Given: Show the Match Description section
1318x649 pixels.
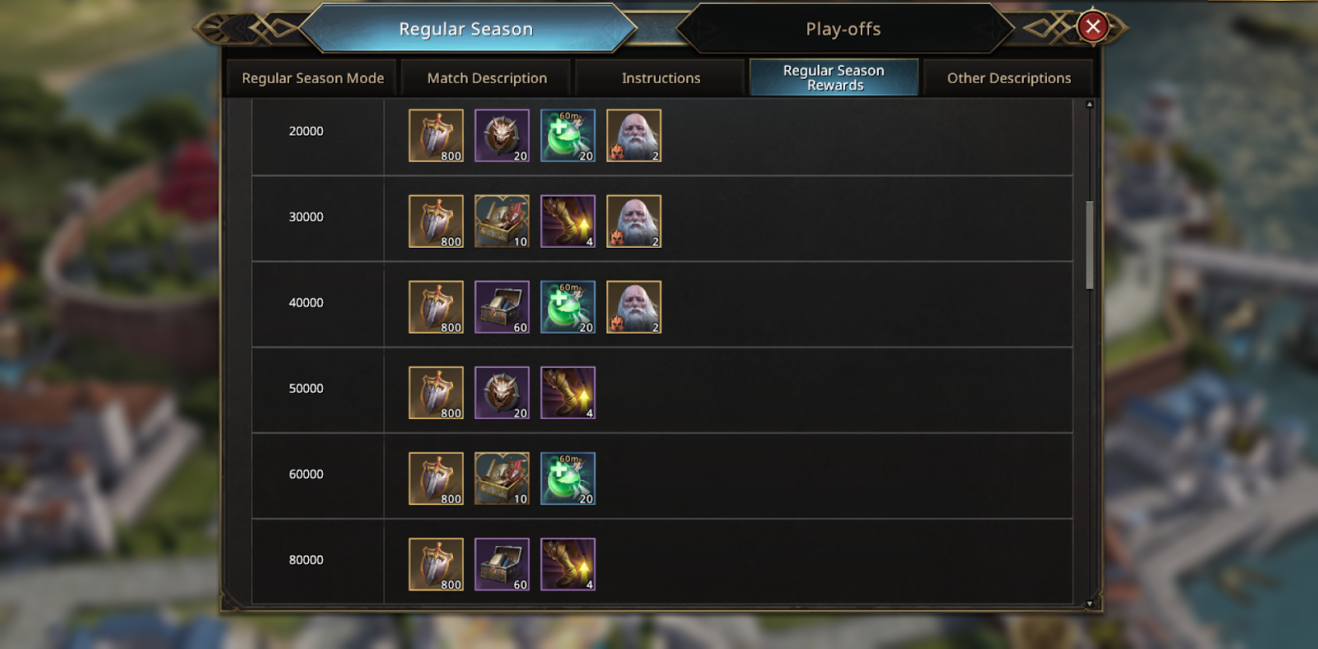Looking at the screenshot, I should [487, 78].
